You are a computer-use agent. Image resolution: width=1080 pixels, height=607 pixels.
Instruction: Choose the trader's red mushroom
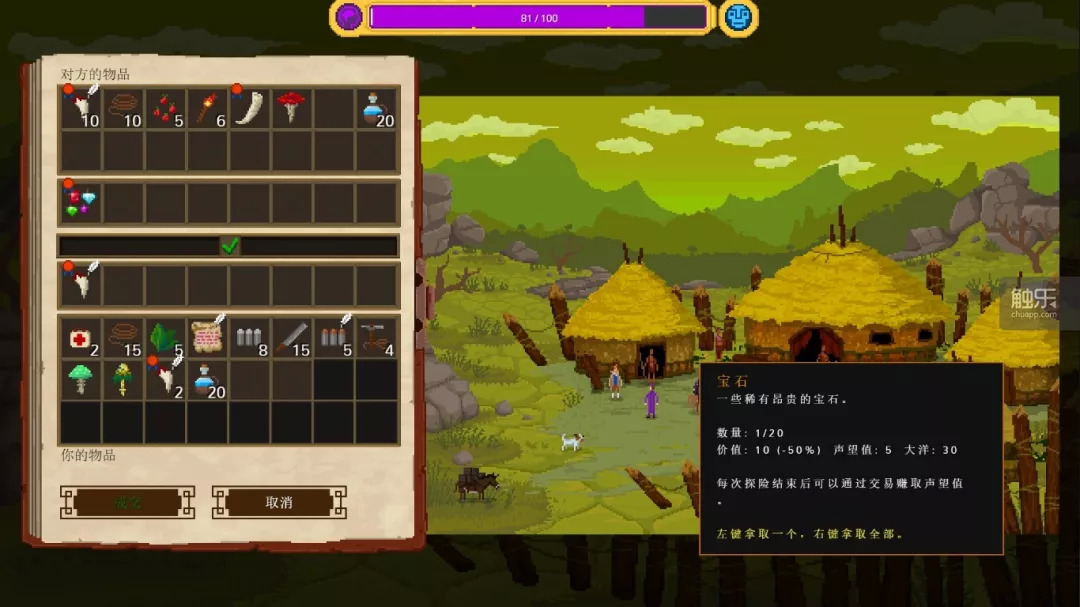coord(291,108)
